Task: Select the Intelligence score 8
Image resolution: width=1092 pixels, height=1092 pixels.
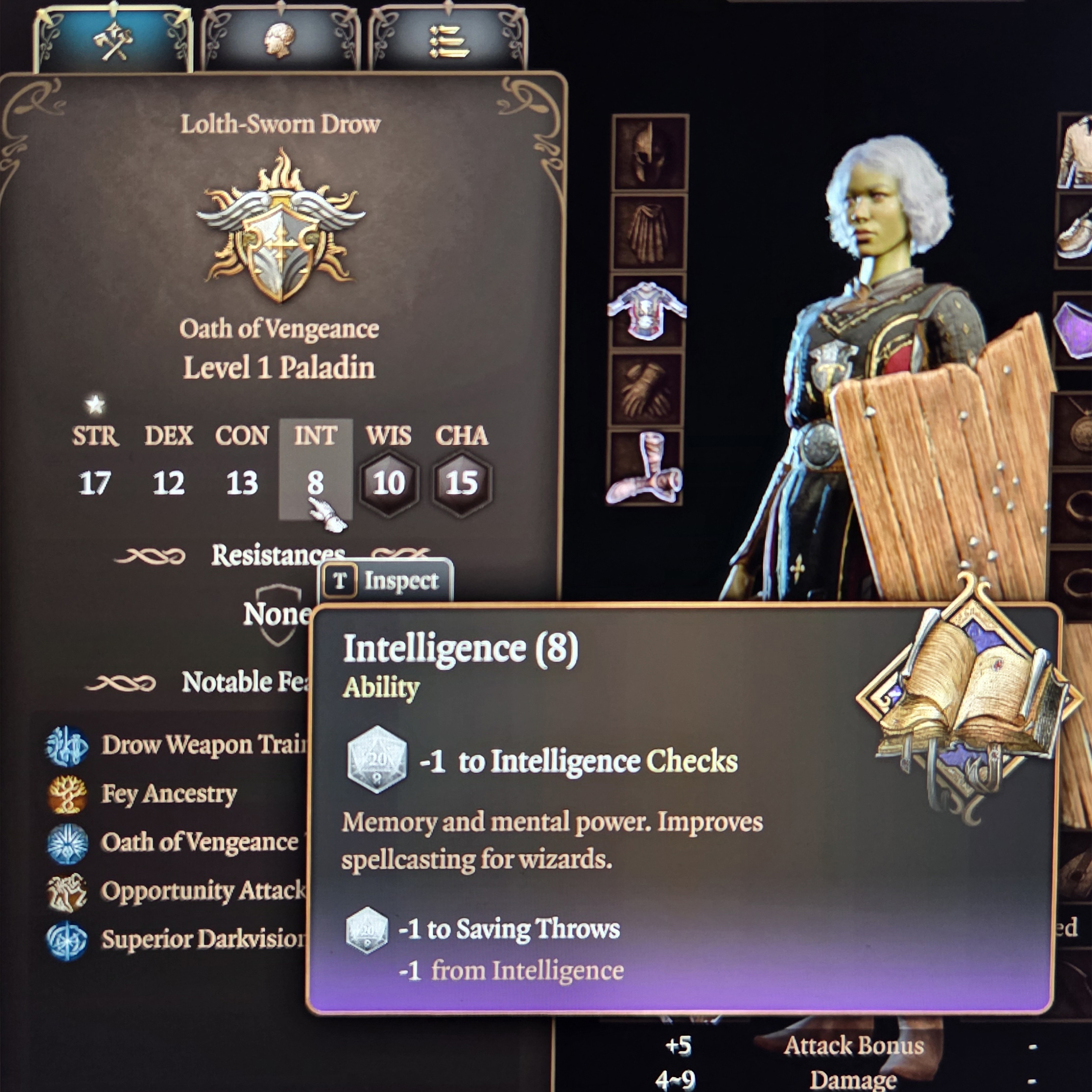Action: (316, 483)
